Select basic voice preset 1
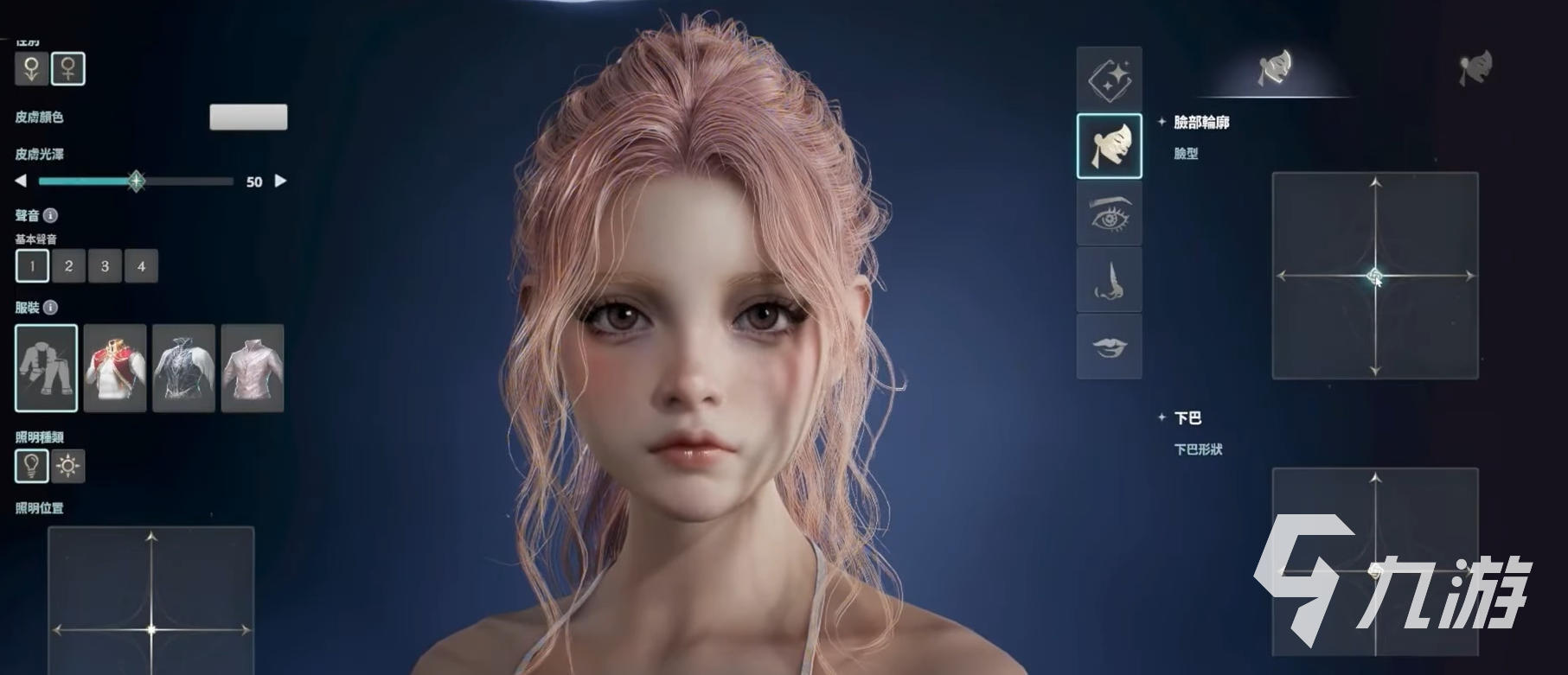 [x=31, y=266]
